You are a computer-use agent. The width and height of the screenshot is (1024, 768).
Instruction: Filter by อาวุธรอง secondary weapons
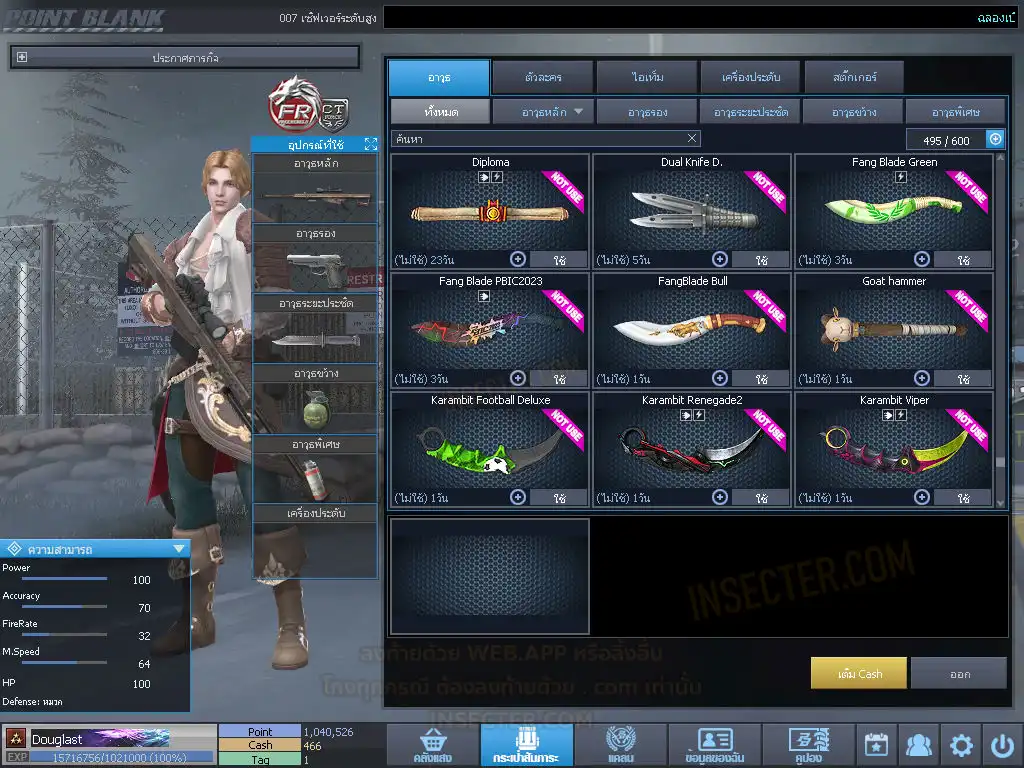[x=647, y=112]
